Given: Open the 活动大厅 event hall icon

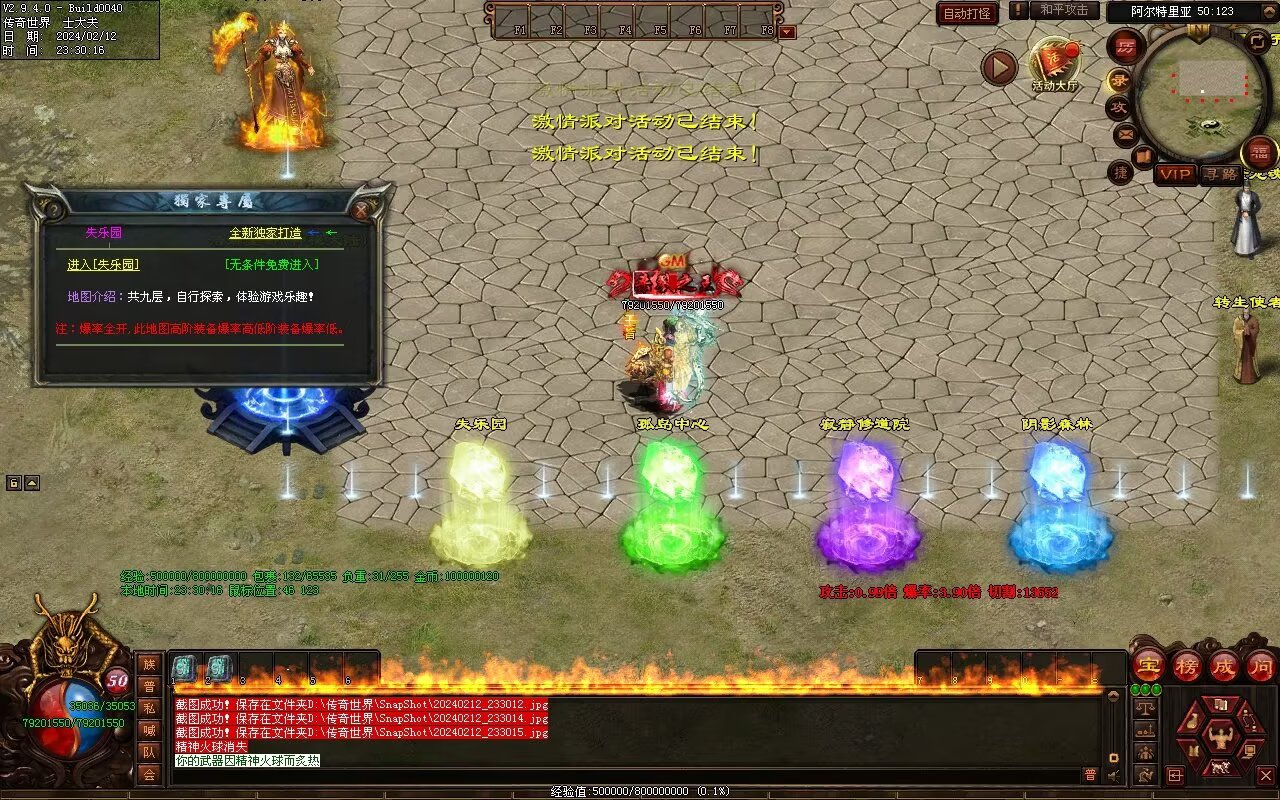Looking at the screenshot, I should tap(1055, 62).
